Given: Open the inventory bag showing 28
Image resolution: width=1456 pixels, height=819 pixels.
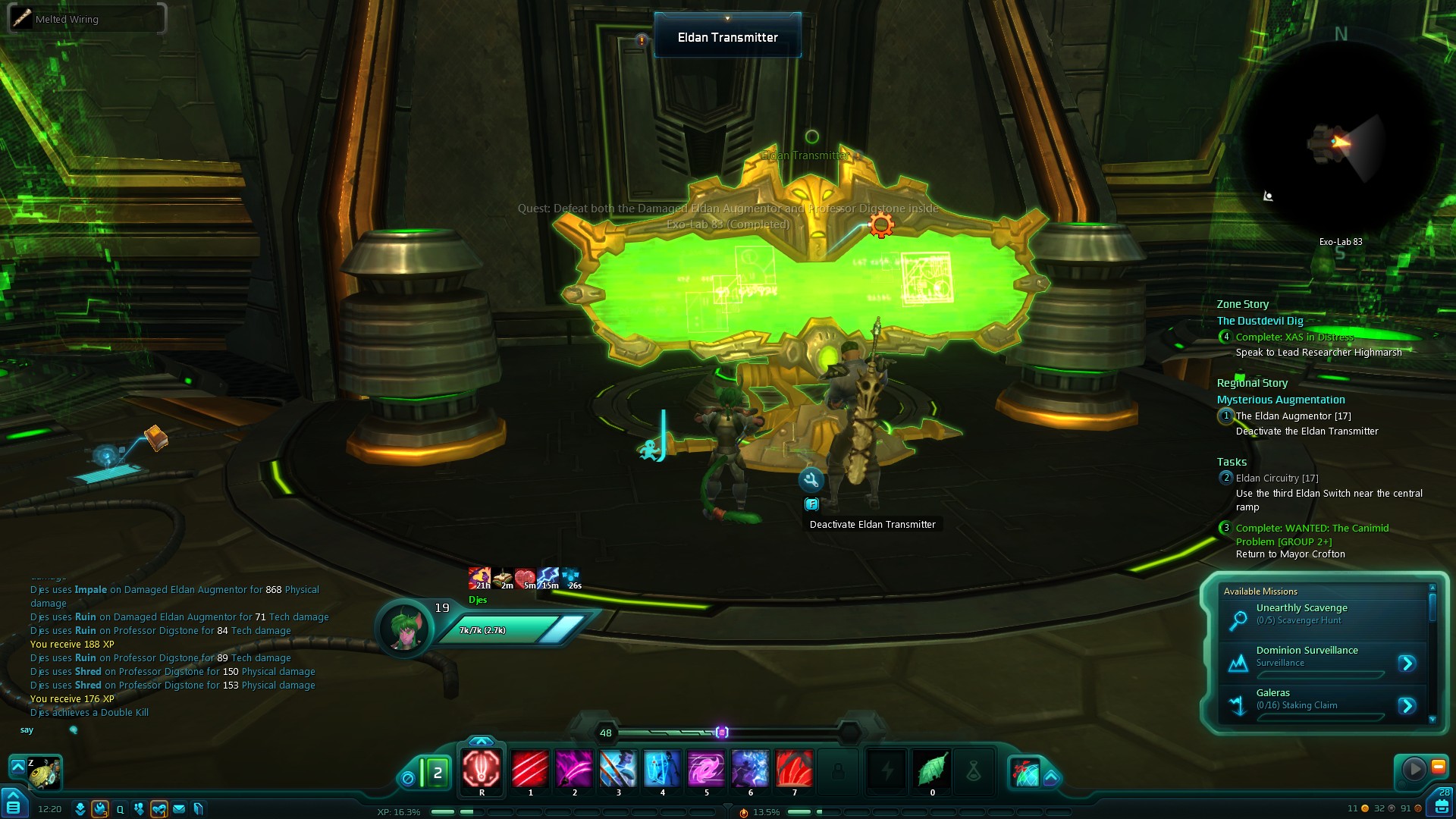Looking at the screenshot, I should 1441,804.
